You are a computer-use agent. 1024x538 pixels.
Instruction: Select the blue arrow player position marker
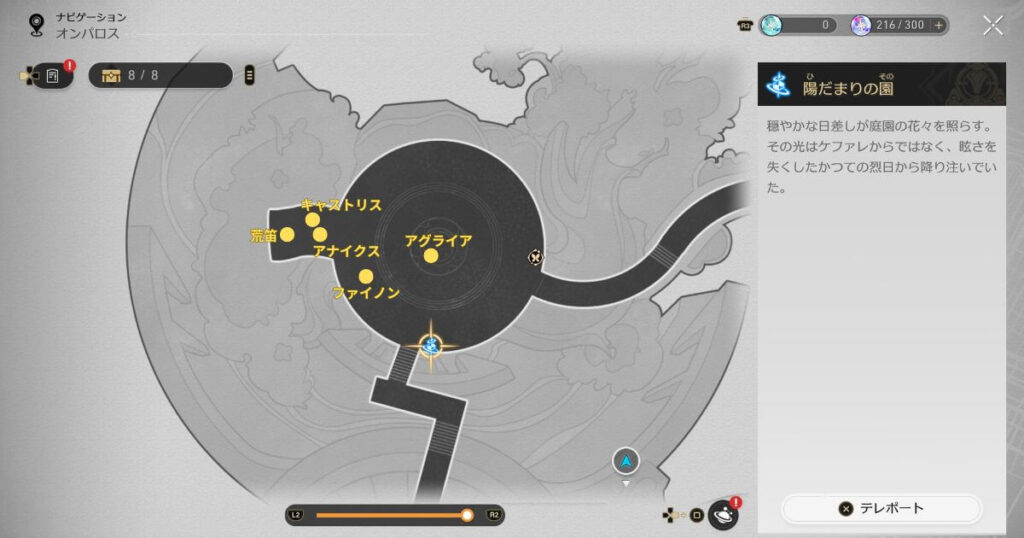point(626,461)
